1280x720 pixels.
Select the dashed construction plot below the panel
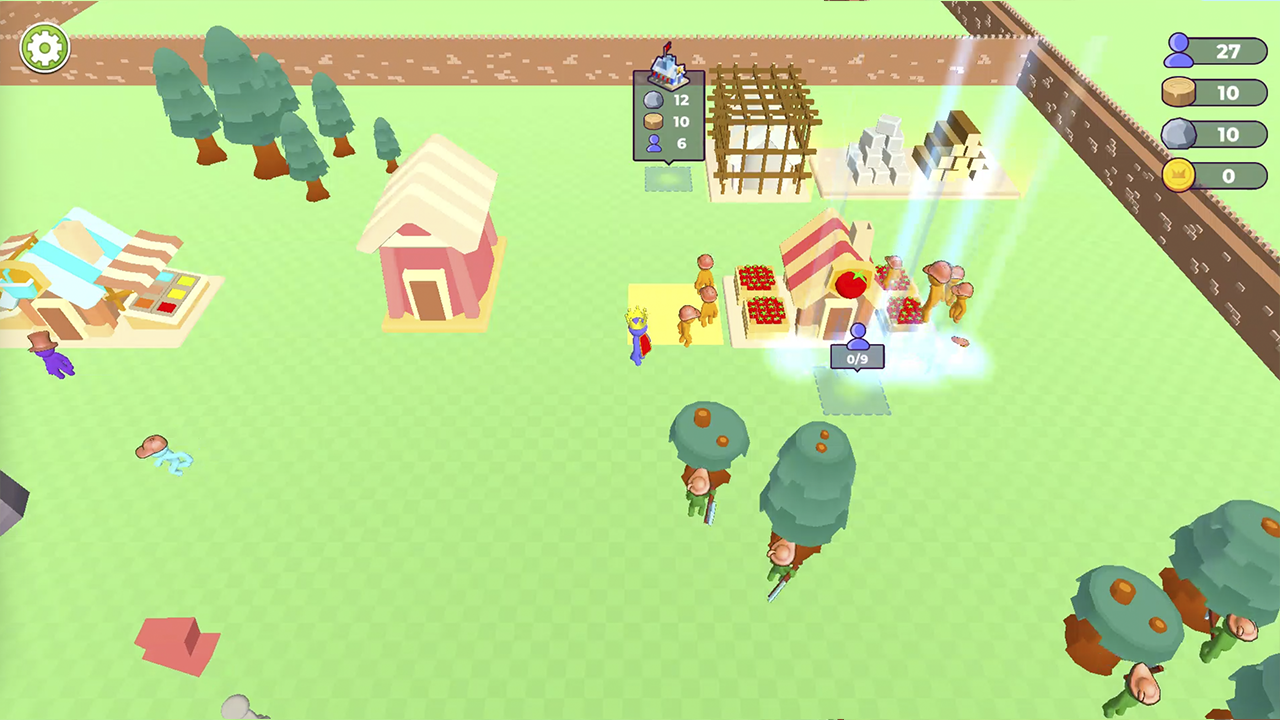coord(668,177)
